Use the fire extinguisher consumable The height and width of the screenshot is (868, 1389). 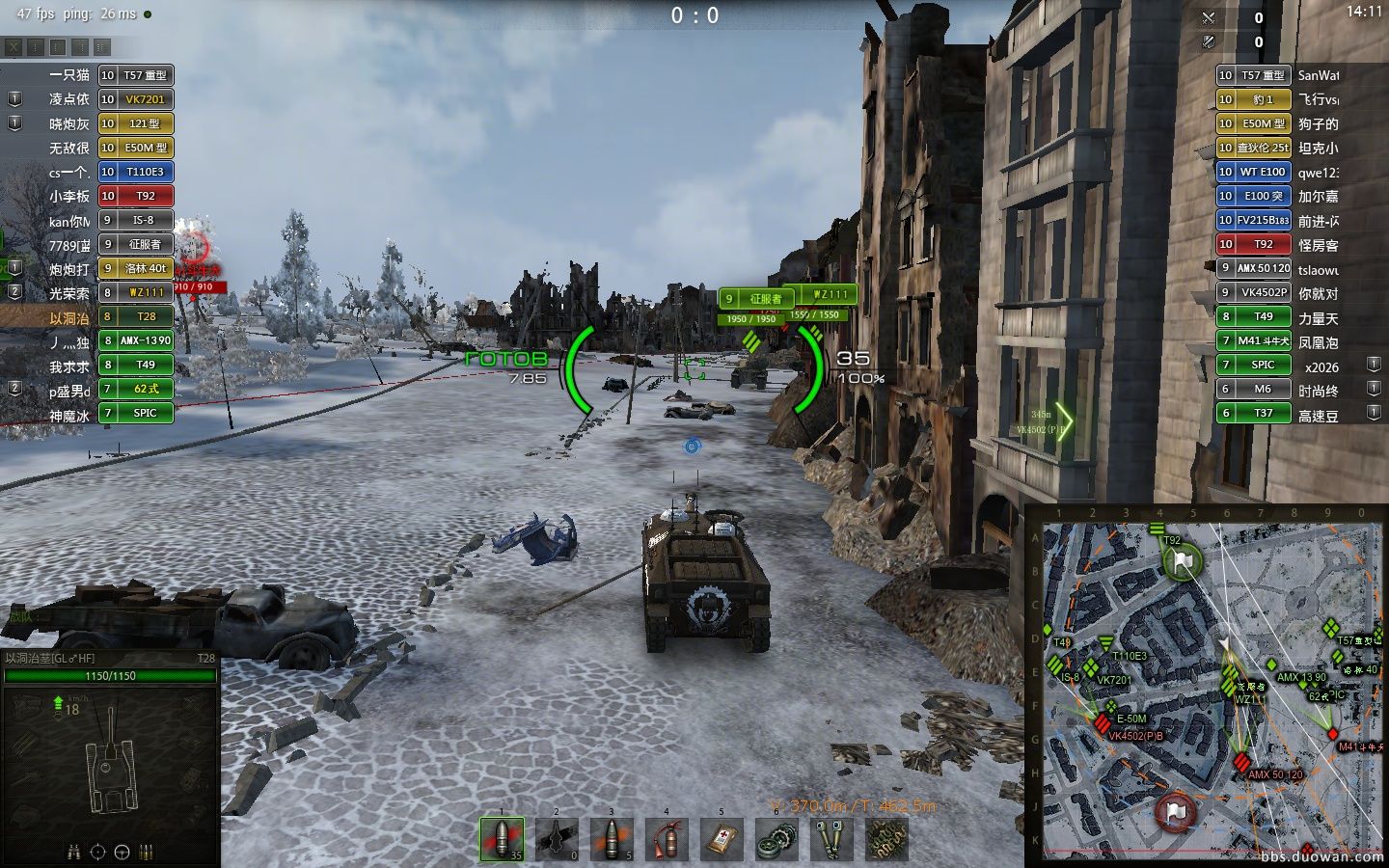pyautogui.click(x=667, y=838)
